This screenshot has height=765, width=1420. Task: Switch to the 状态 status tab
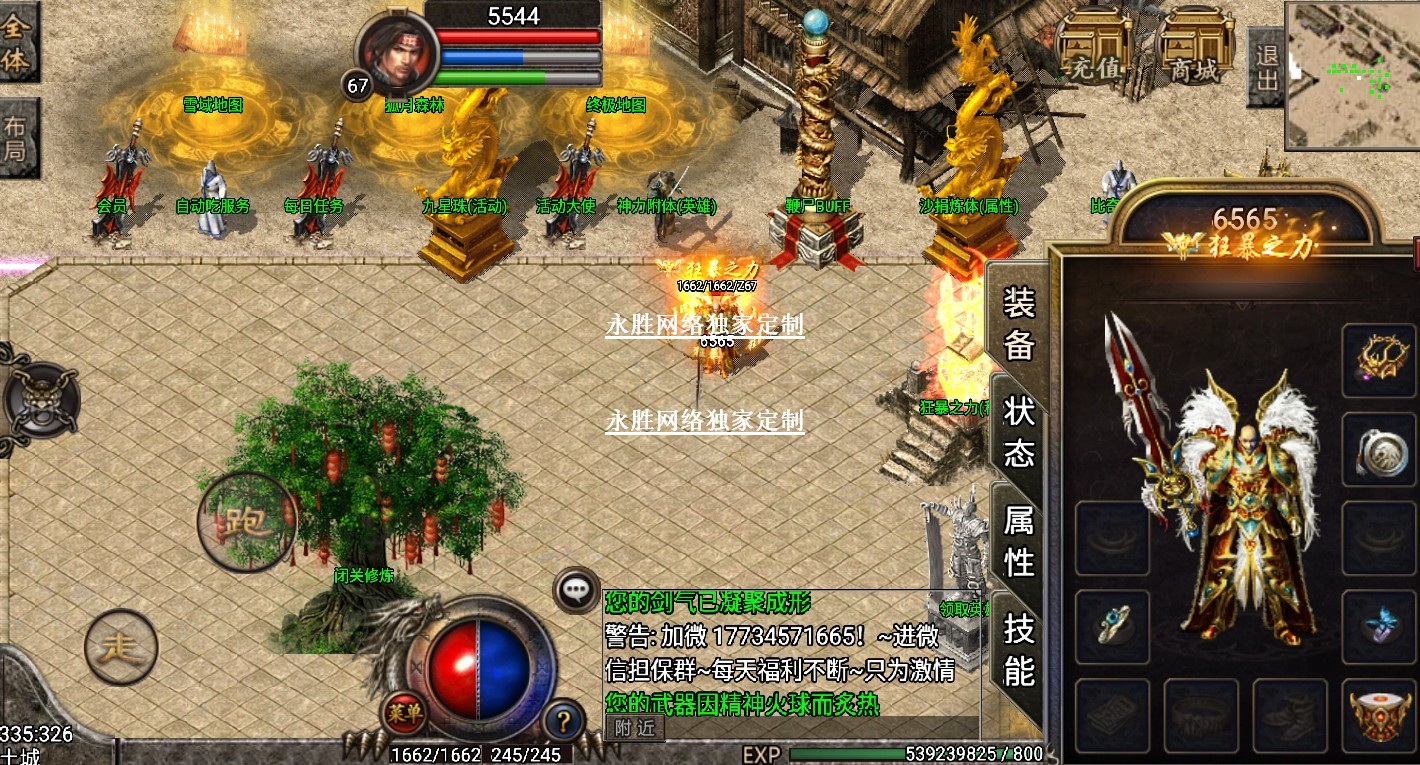[x=1018, y=432]
